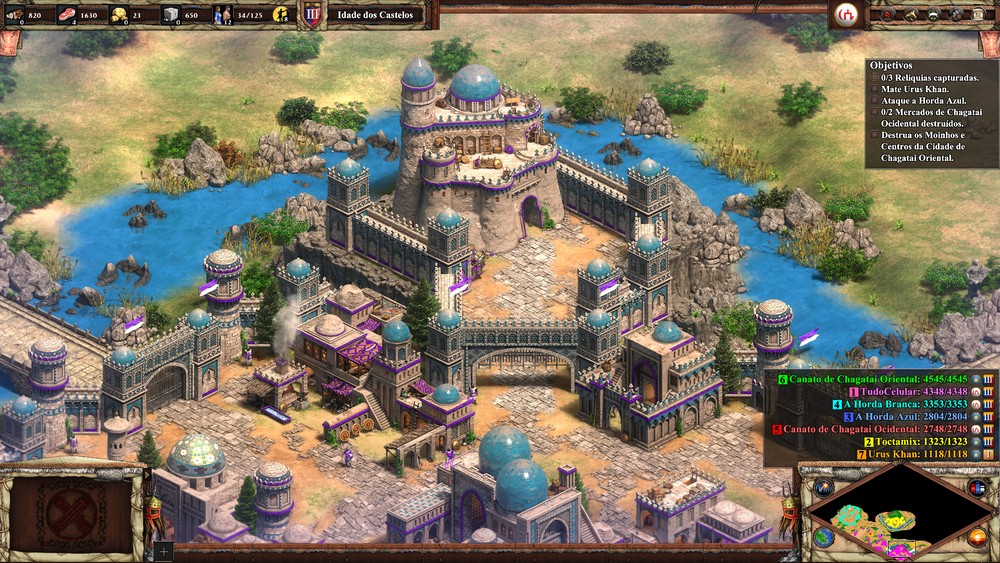This screenshot has height=563, width=1000.
Task: Click the food resource icon
Action: coord(67,15)
